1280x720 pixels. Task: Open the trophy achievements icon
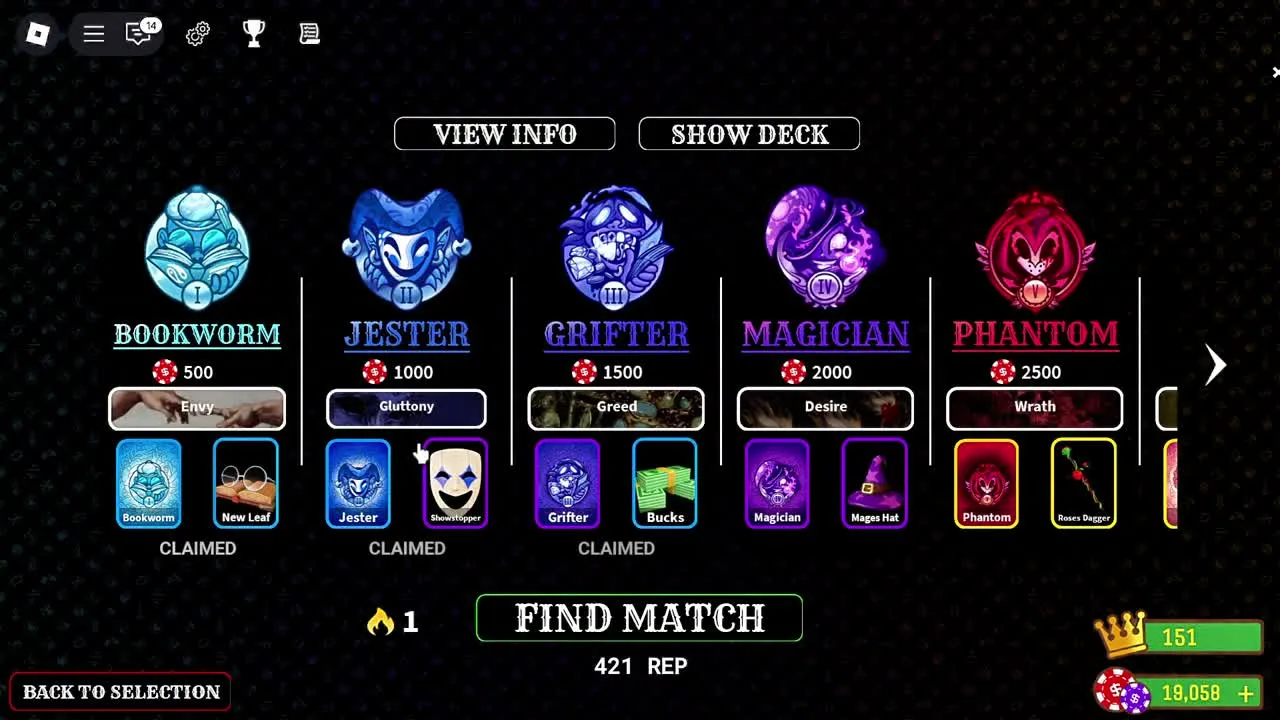(x=253, y=33)
